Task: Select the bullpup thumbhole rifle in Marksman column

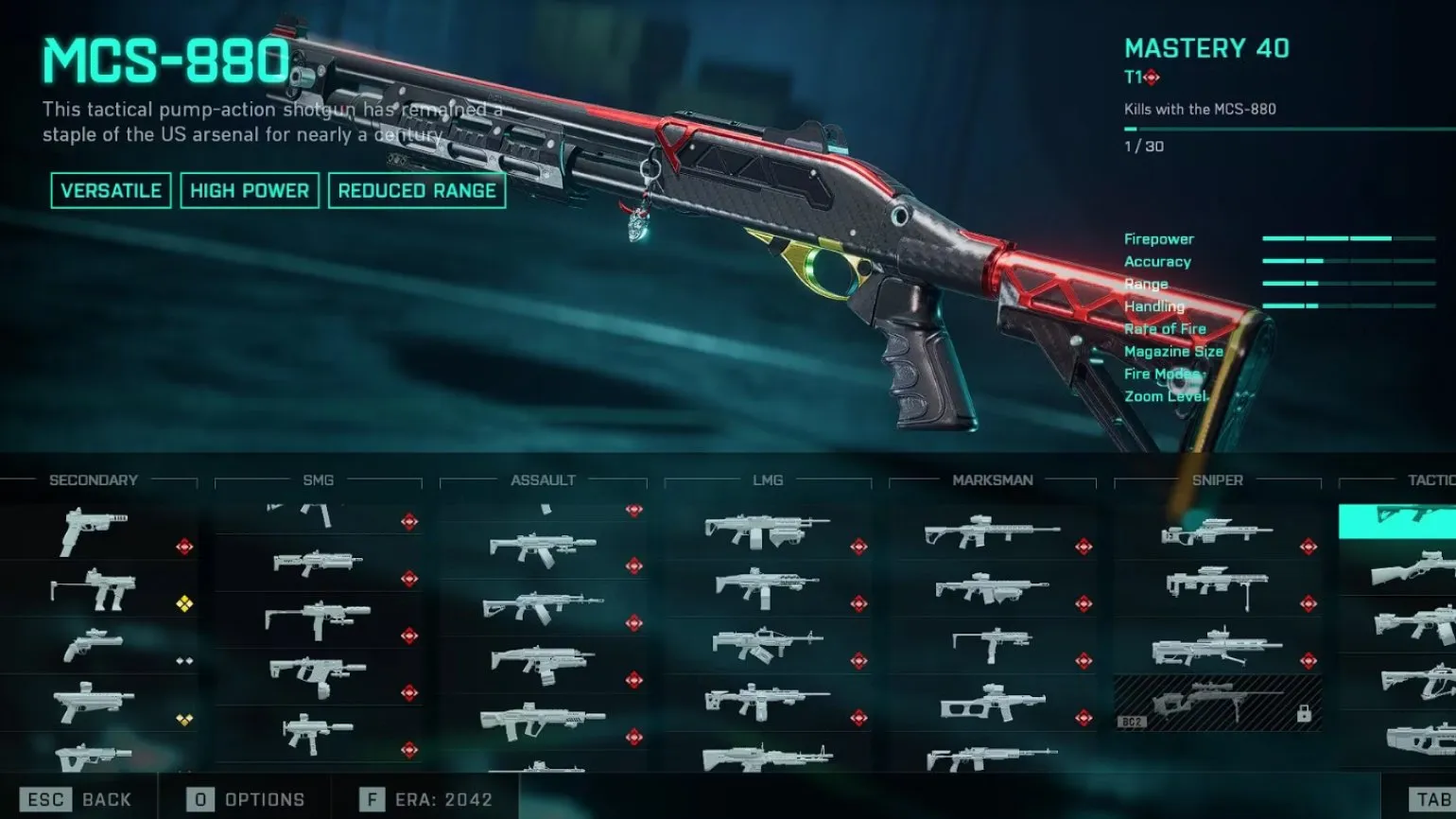Action: tap(993, 704)
